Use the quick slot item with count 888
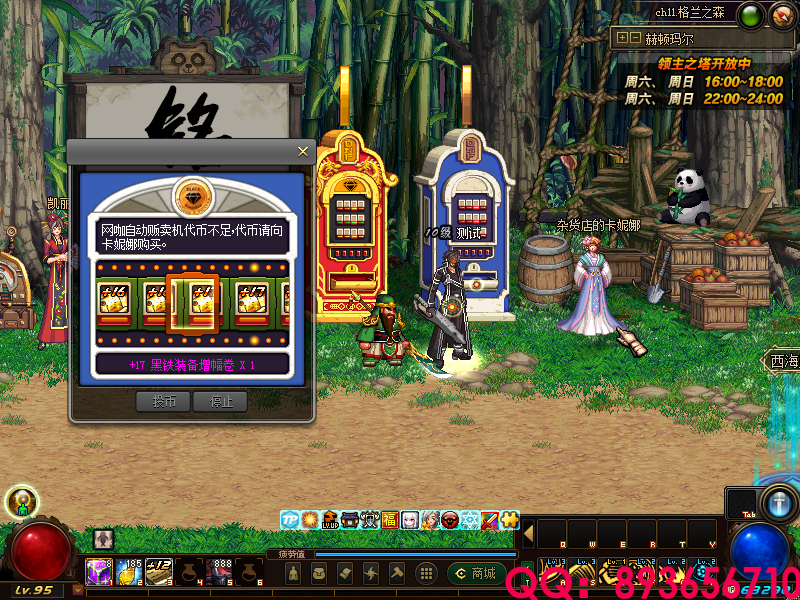 220,572
